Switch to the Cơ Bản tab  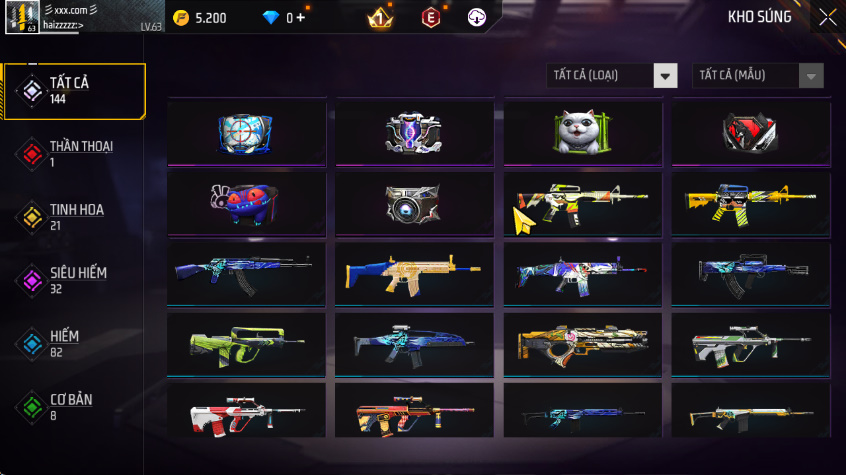click(x=73, y=406)
